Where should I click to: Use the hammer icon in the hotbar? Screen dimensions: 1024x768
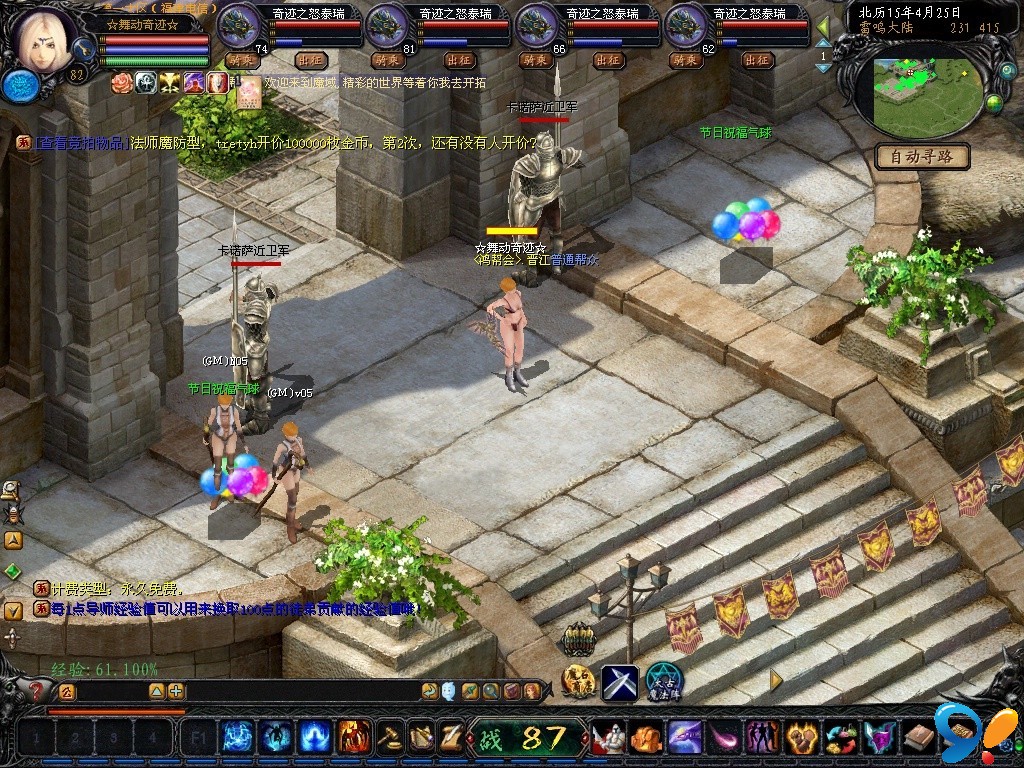[x=390, y=738]
